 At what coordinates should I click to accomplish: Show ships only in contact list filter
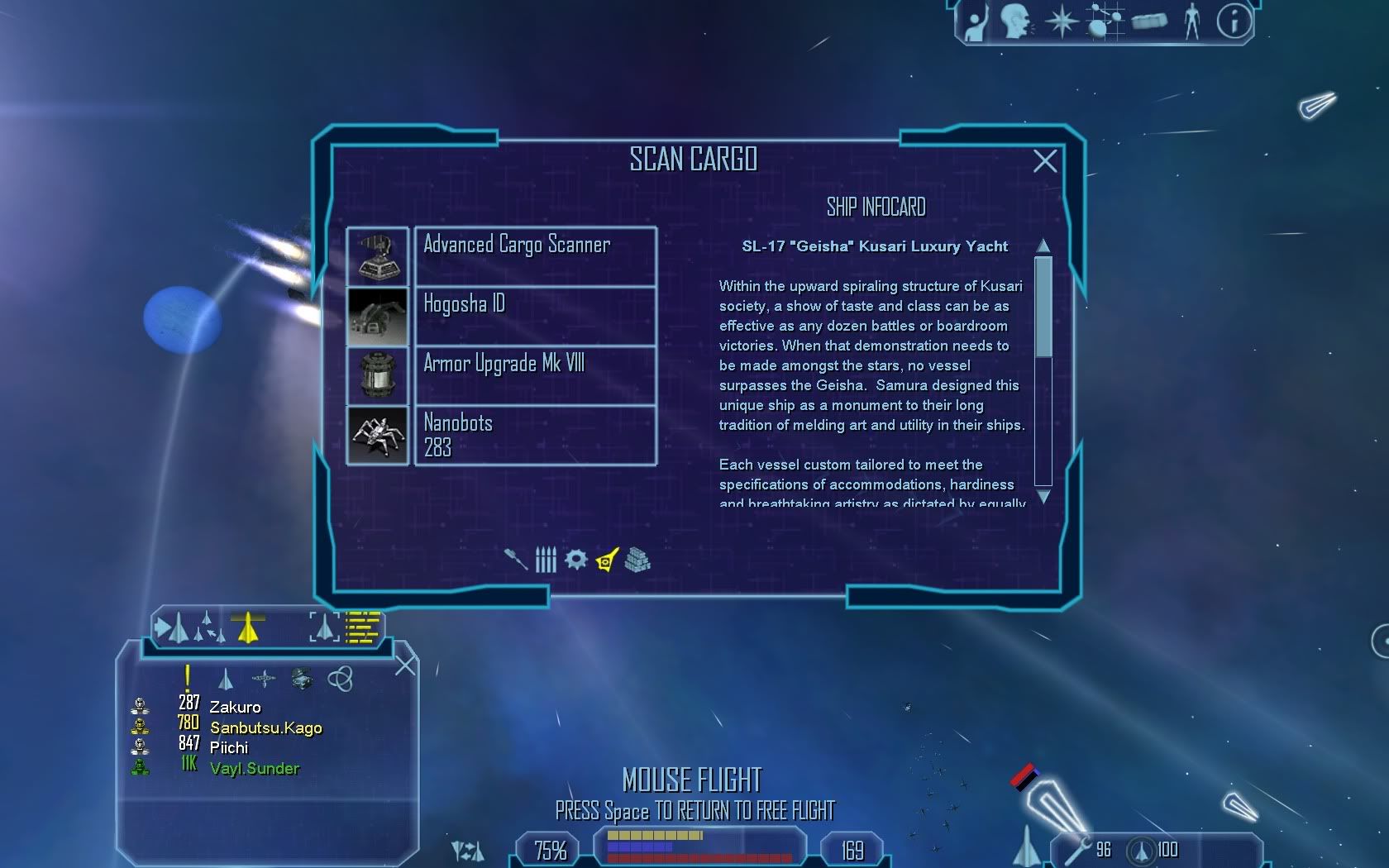(x=225, y=680)
